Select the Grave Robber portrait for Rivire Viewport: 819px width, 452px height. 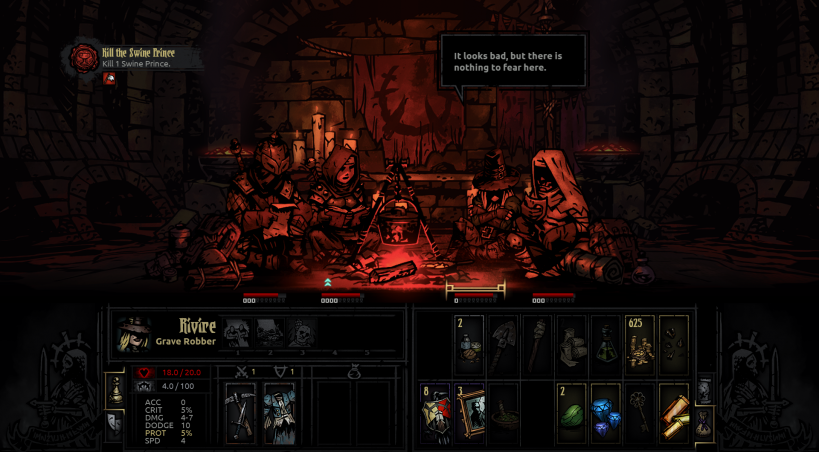coord(134,334)
